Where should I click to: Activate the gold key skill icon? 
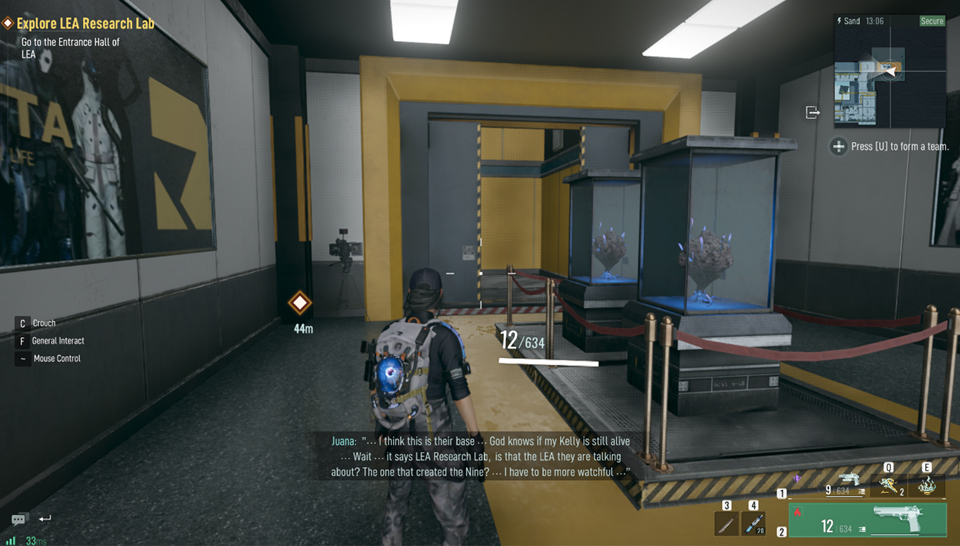click(887, 485)
